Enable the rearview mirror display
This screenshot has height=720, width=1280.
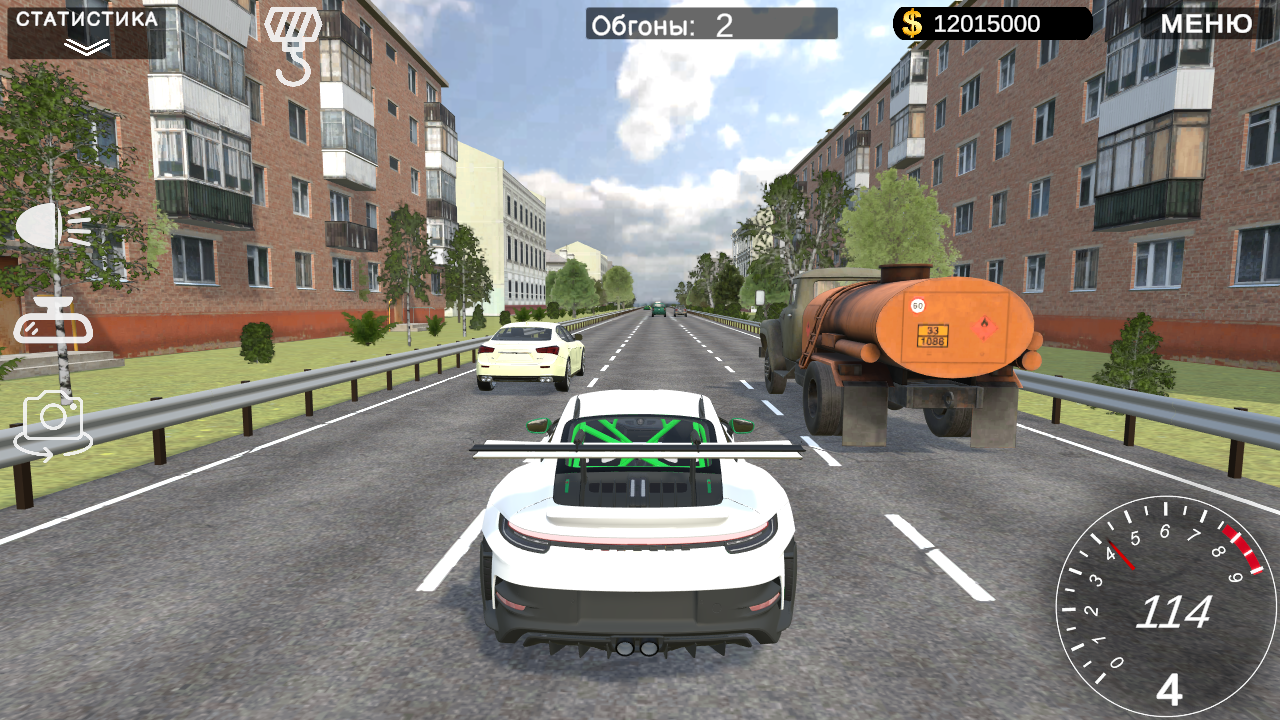pyautogui.click(x=55, y=322)
